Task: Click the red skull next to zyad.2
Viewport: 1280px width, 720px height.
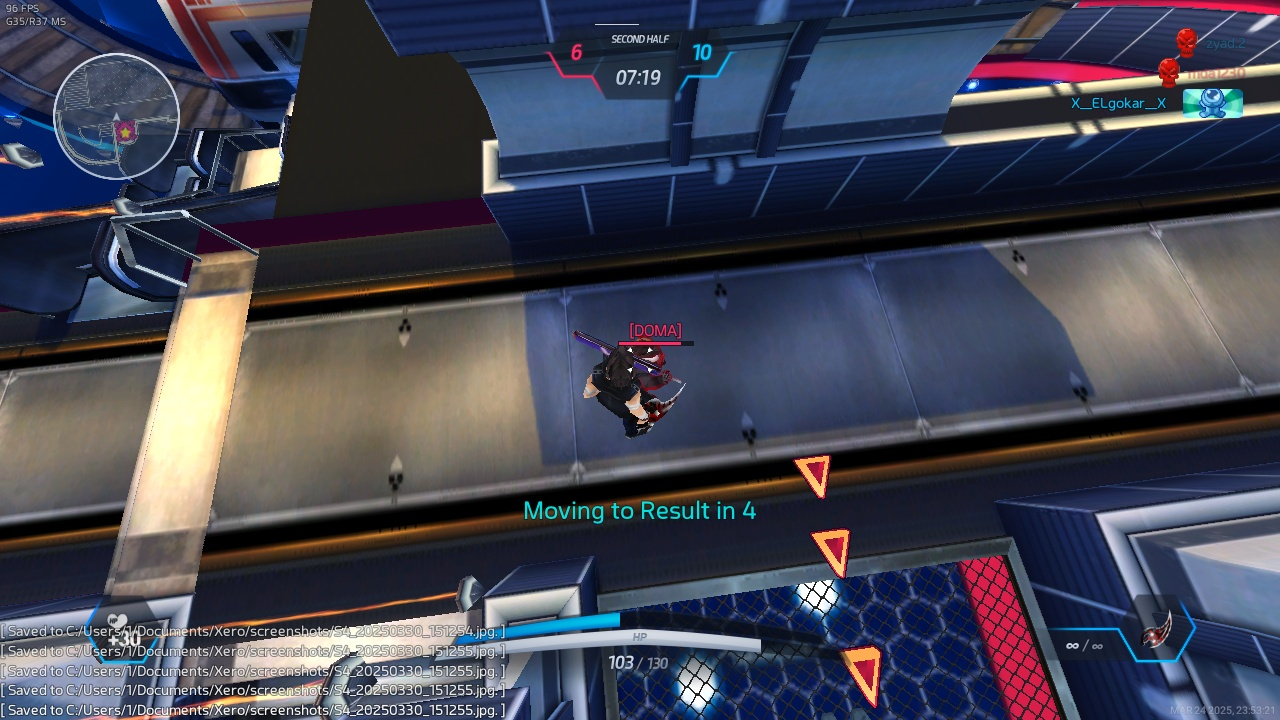Action: [x=1186, y=42]
